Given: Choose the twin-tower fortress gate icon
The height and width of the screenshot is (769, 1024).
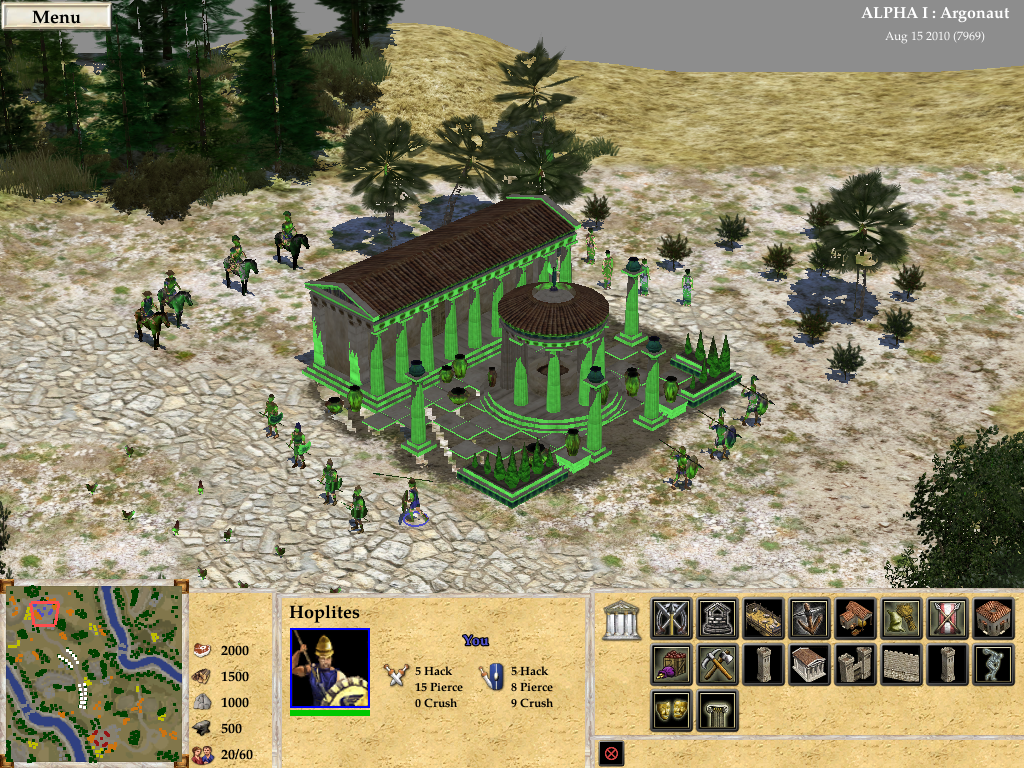Looking at the screenshot, I should [x=855, y=665].
